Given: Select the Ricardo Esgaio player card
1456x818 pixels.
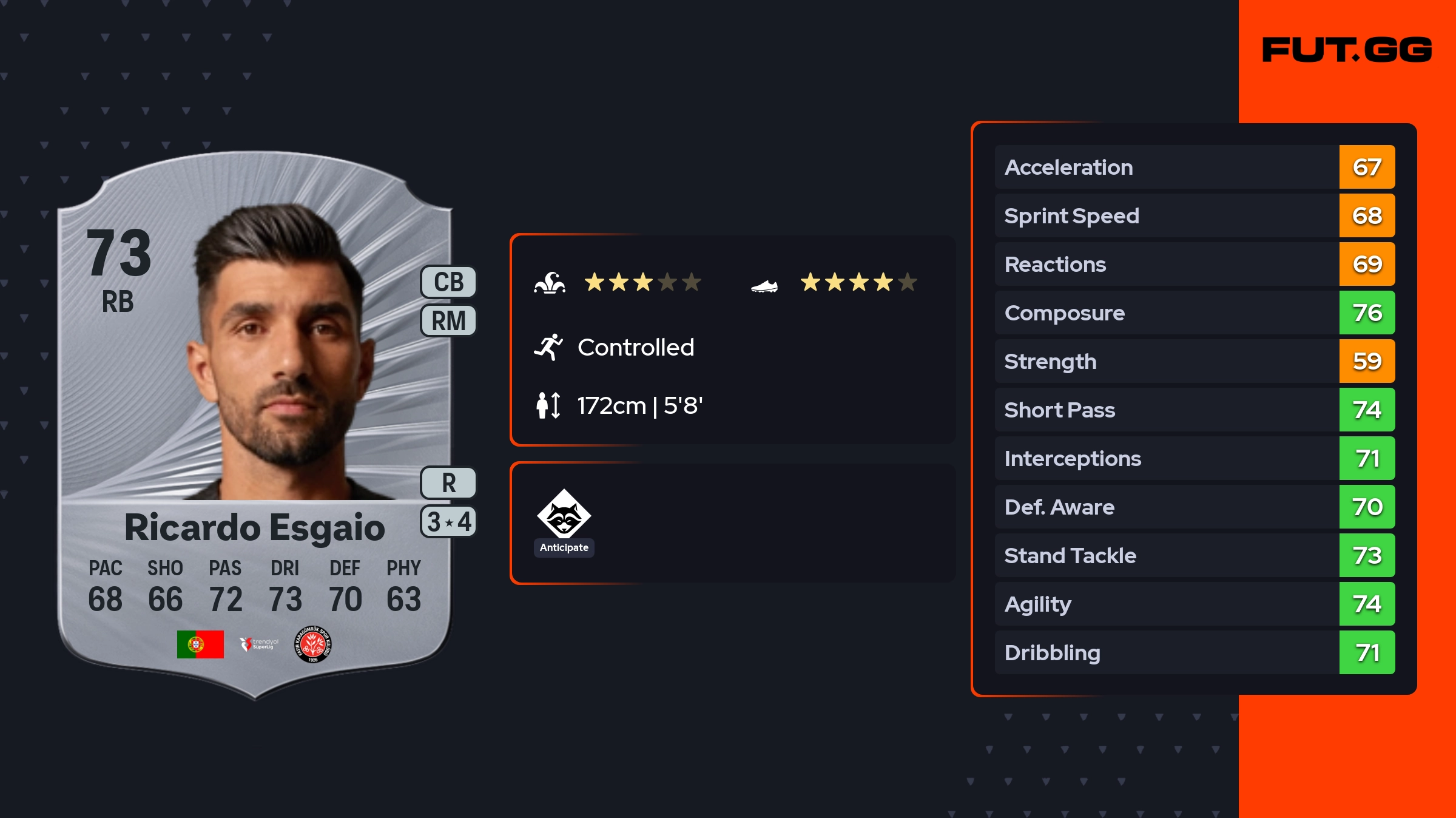Looking at the screenshot, I should pyautogui.click(x=255, y=425).
